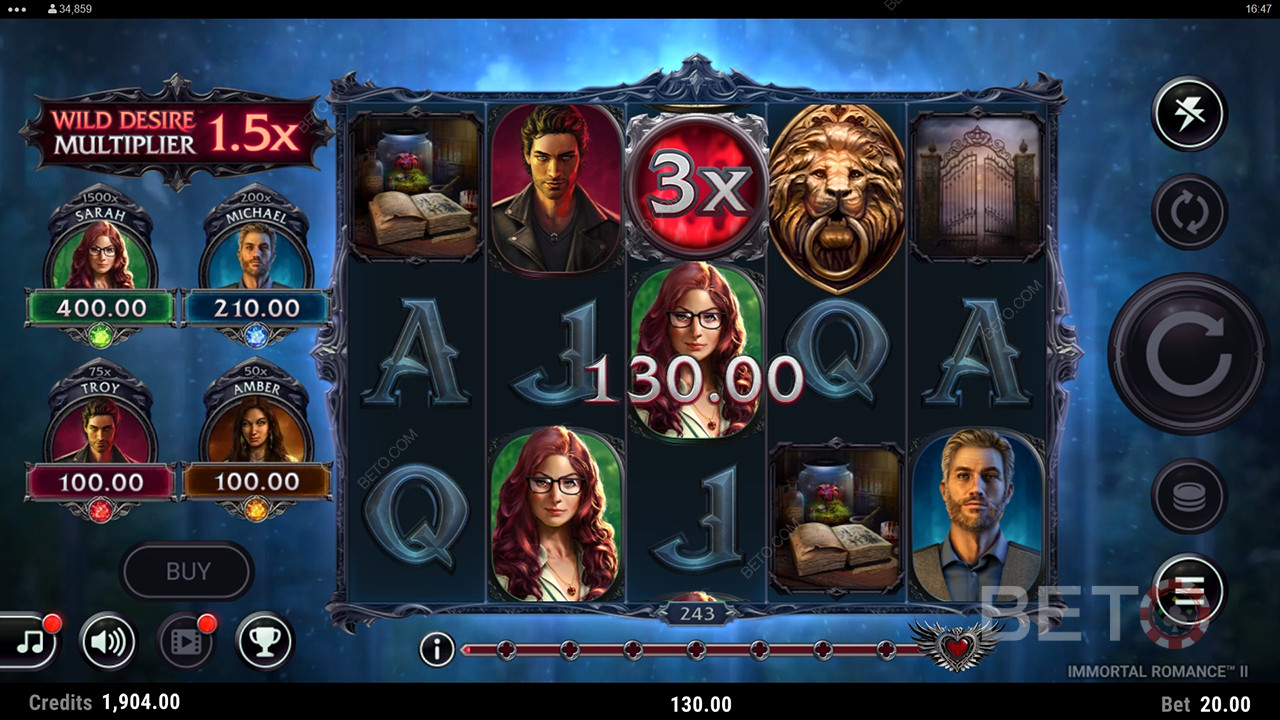Click the three dots in top bar
Screen dimensions: 1280x720
[x=17, y=8]
